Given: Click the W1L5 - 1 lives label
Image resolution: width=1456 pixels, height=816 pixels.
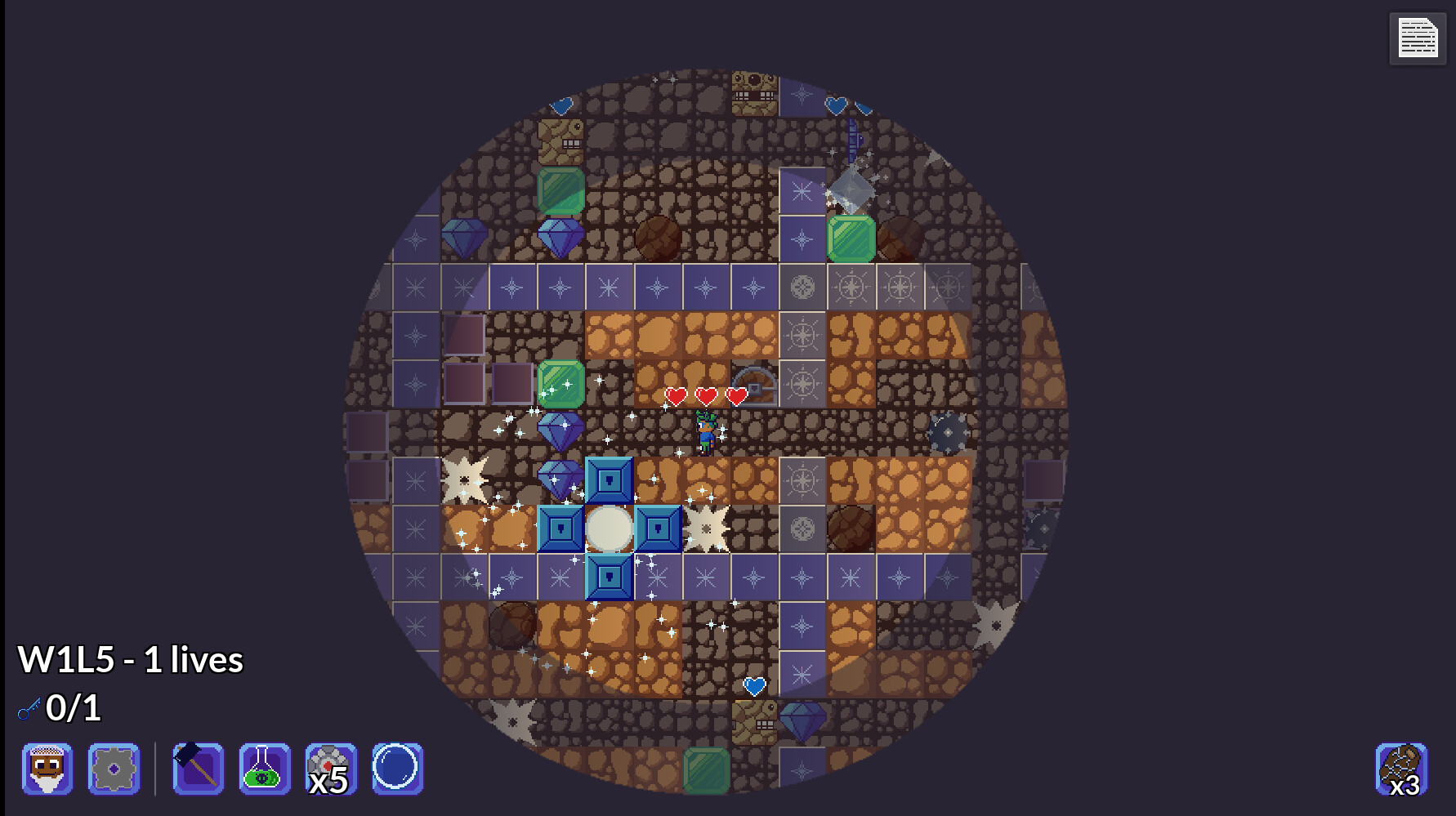Looking at the screenshot, I should point(131,659).
